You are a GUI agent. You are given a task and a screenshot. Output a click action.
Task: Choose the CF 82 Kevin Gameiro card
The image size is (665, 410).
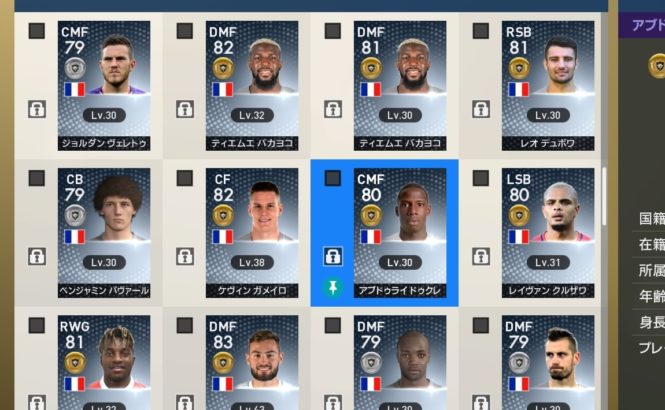pos(252,232)
